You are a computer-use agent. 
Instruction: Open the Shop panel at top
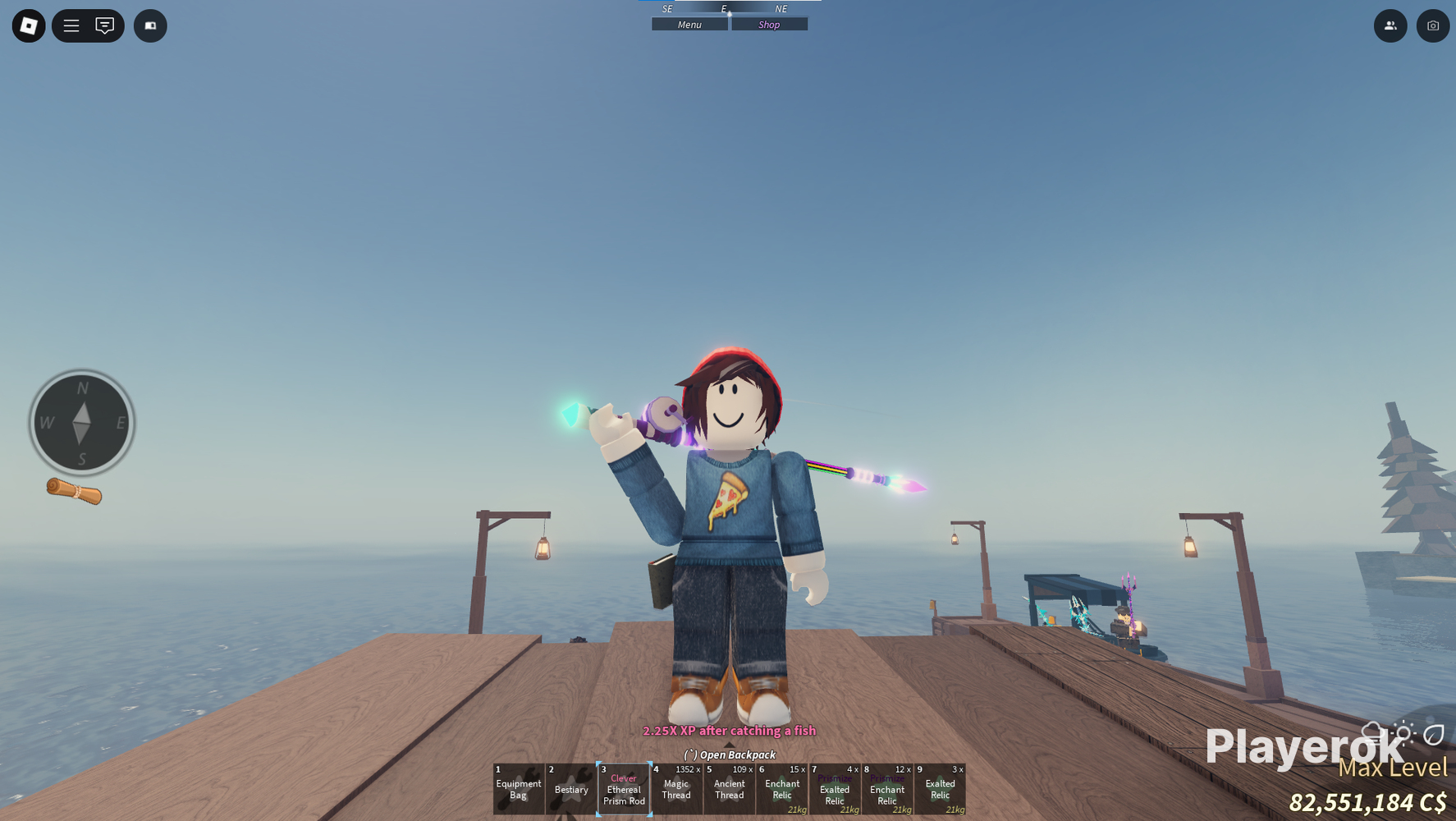pyautogui.click(x=769, y=24)
